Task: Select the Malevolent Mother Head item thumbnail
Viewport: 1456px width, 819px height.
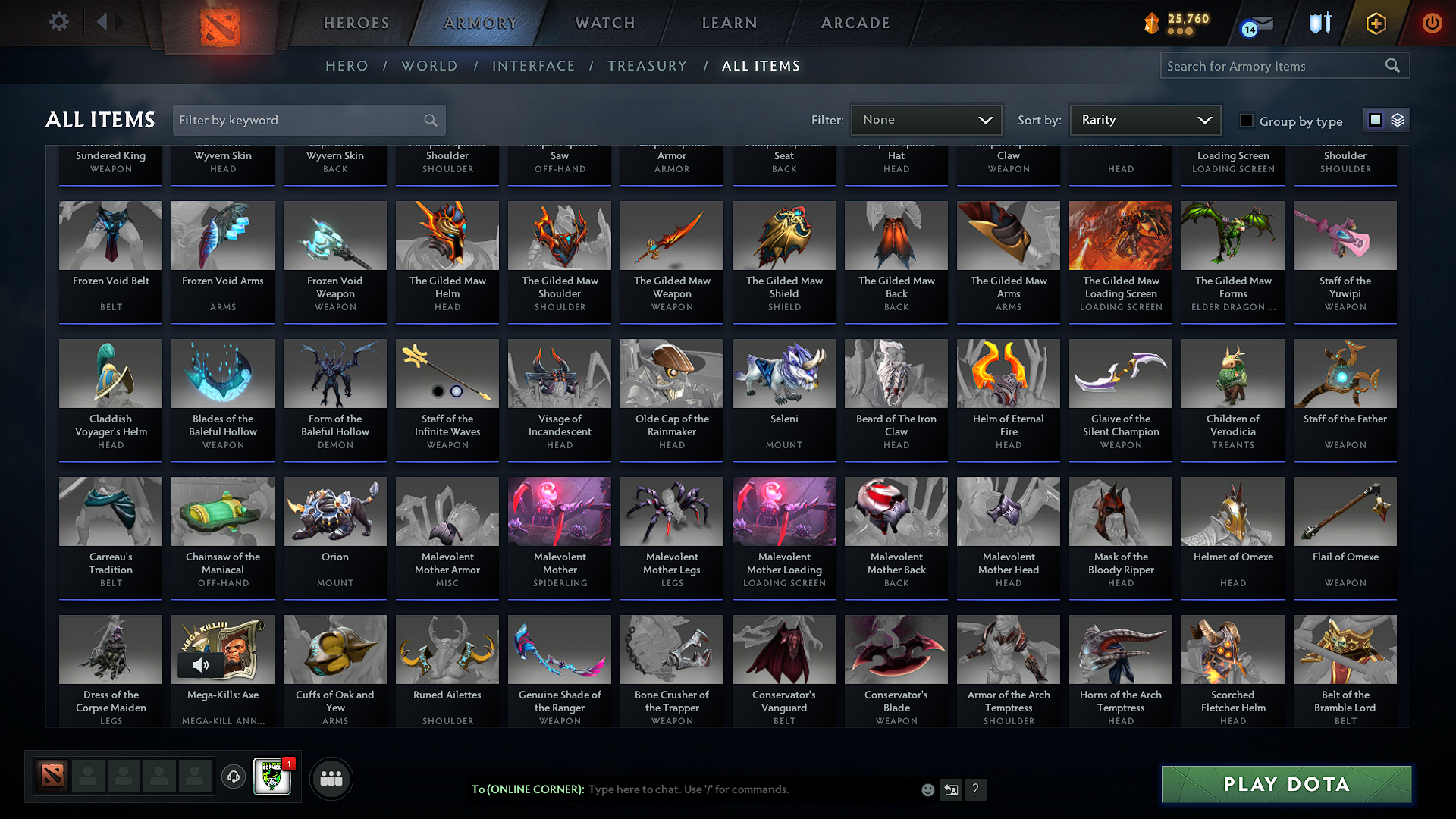Action: [x=1008, y=512]
